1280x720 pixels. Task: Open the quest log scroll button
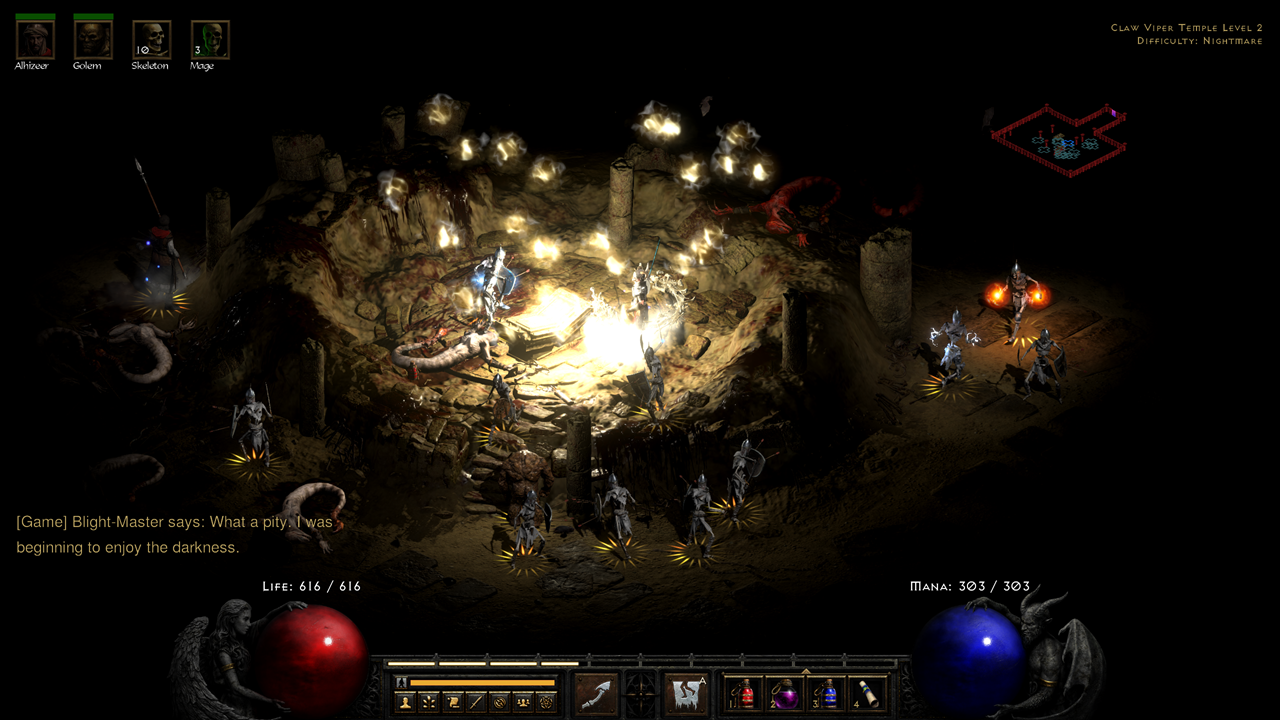[x=452, y=702]
